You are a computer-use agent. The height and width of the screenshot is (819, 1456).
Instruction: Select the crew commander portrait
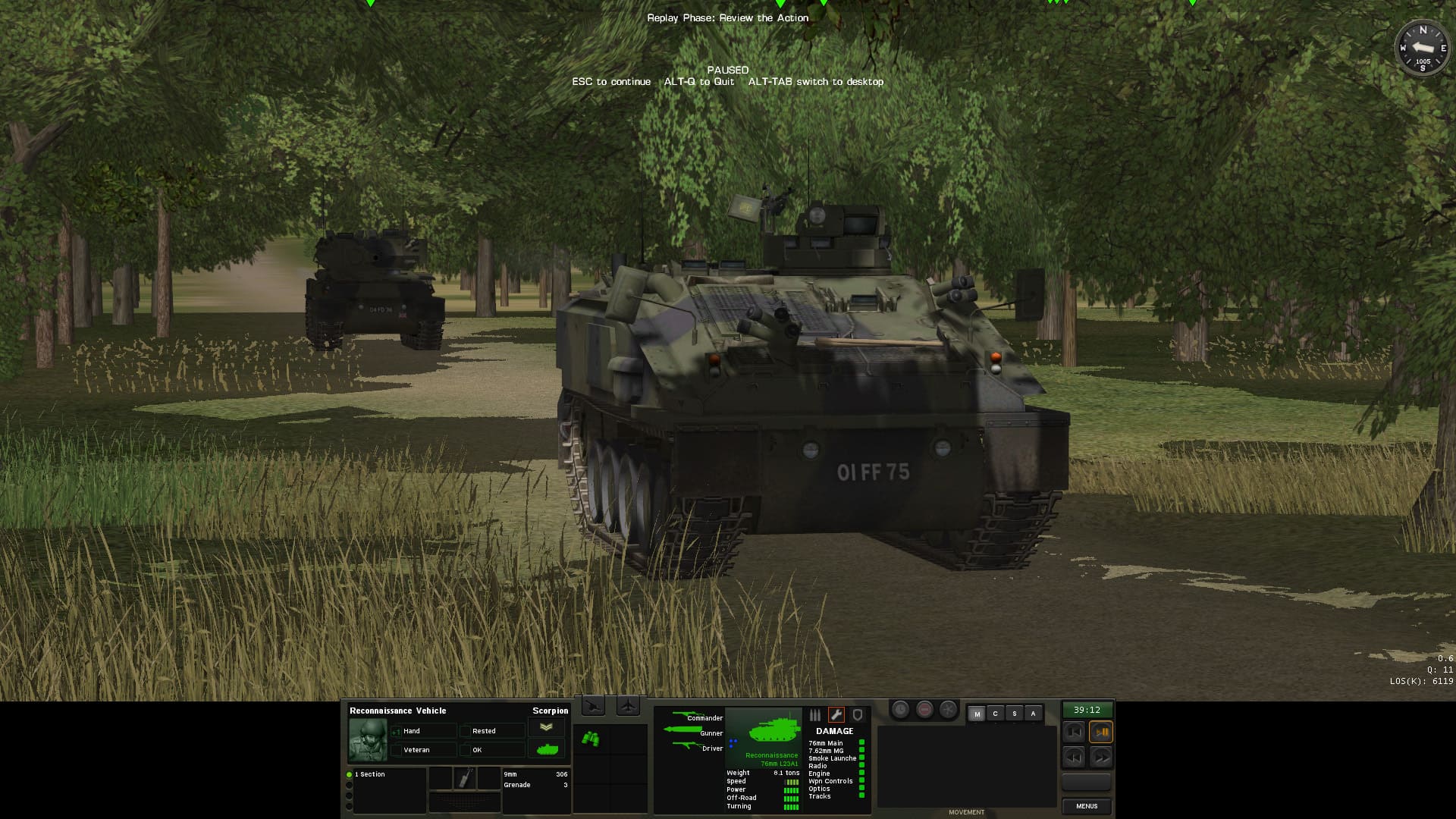368,739
